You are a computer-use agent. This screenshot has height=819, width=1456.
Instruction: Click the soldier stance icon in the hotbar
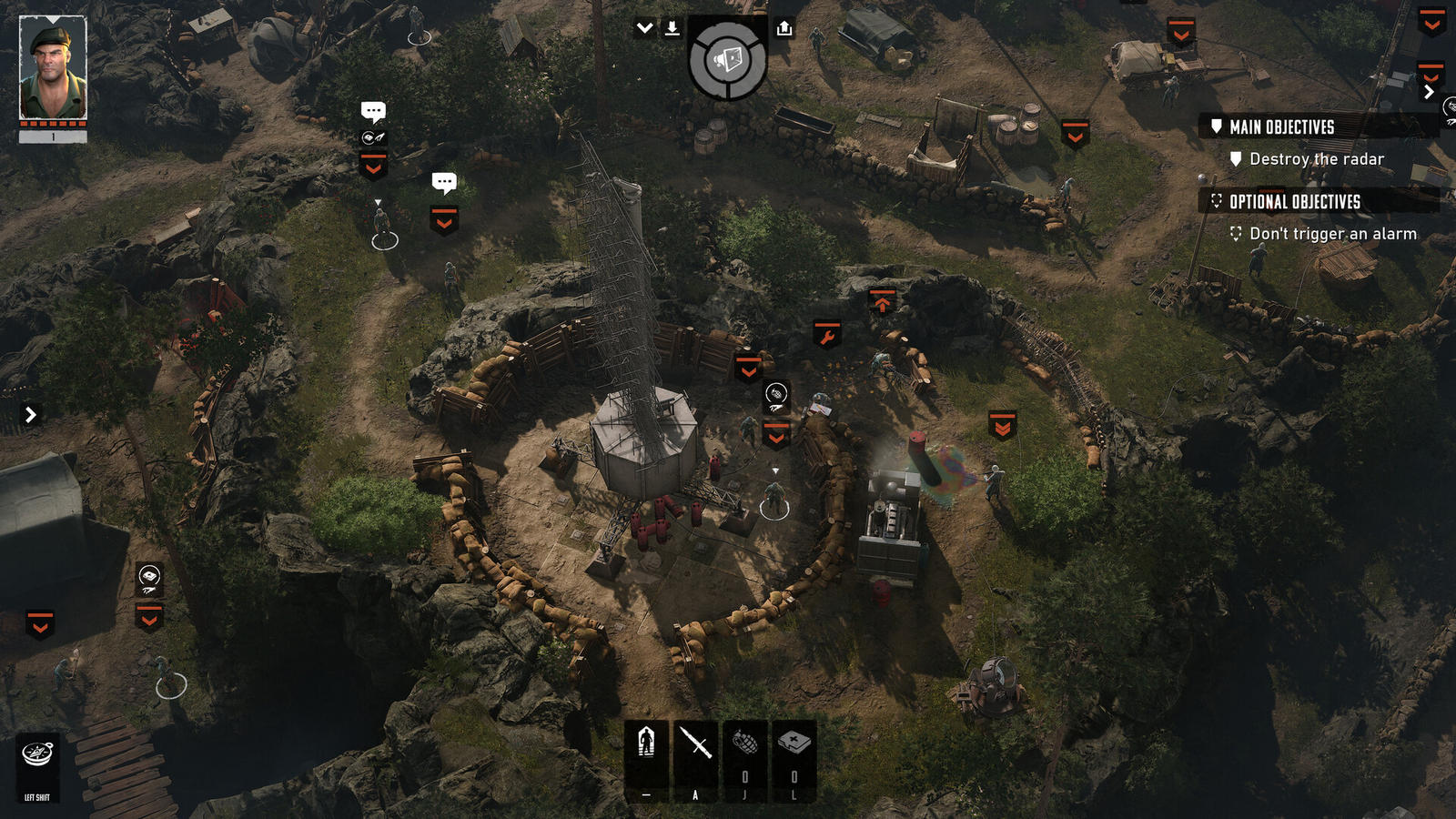pyautogui.click(x=646, y=742)
